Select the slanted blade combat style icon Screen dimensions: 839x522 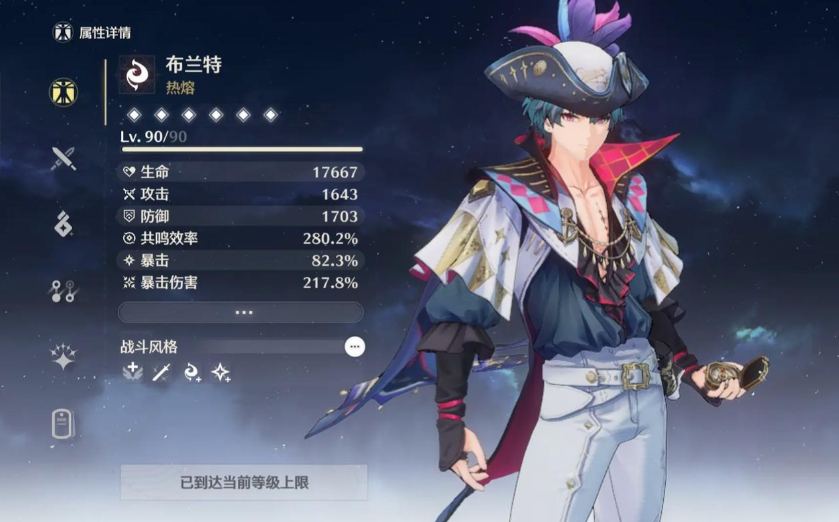tap(162, 373)
